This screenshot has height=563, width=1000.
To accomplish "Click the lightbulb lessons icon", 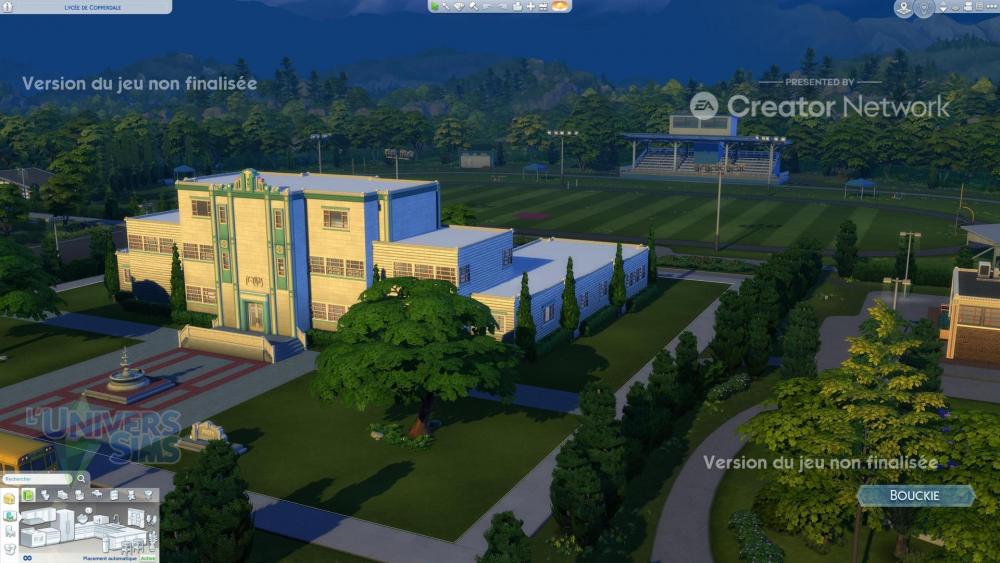I will (925, 9).
